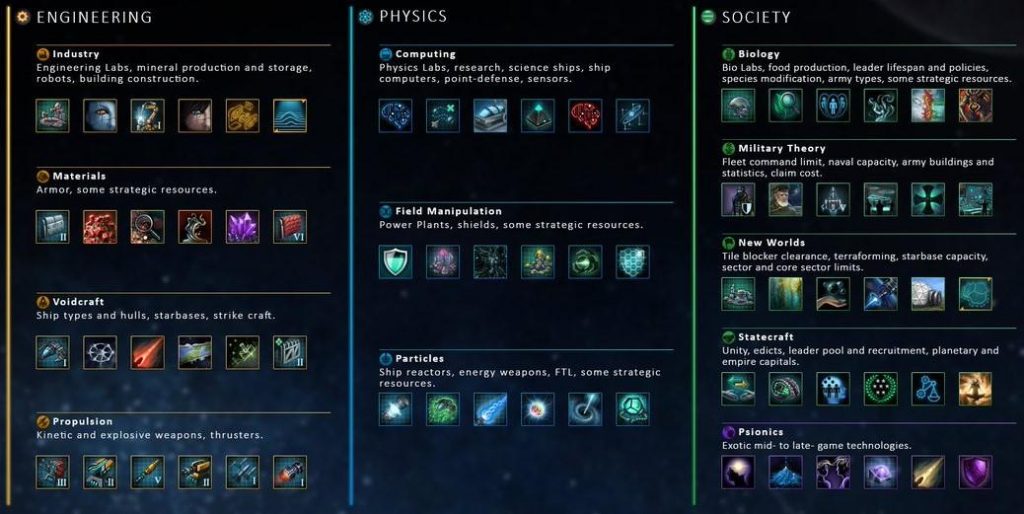Screen dimensions: 1024x514
Task: Select the bearded officer Military Theory icon
Action: (785, 200)
